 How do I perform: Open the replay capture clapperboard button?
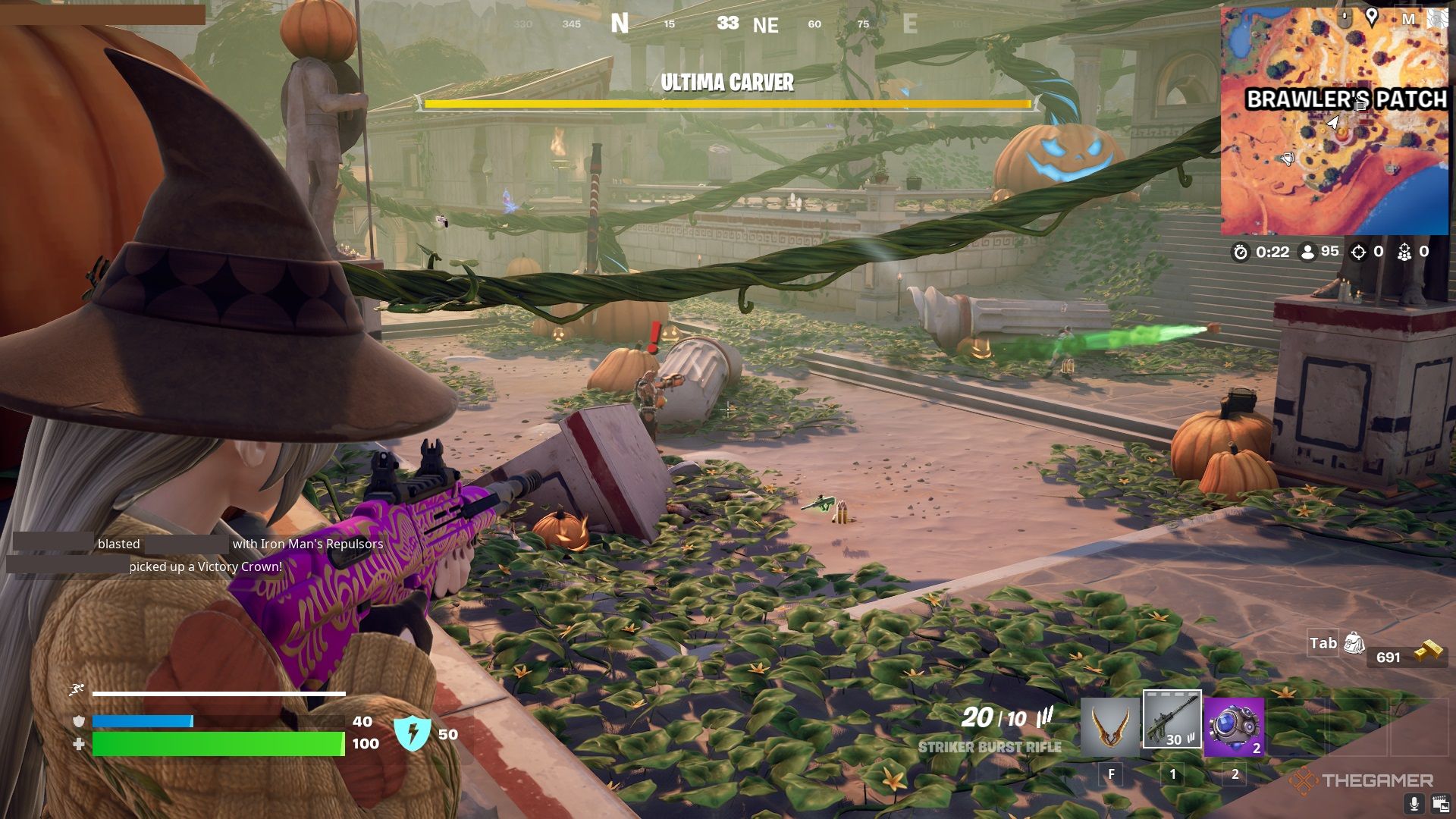point(1440,804)
